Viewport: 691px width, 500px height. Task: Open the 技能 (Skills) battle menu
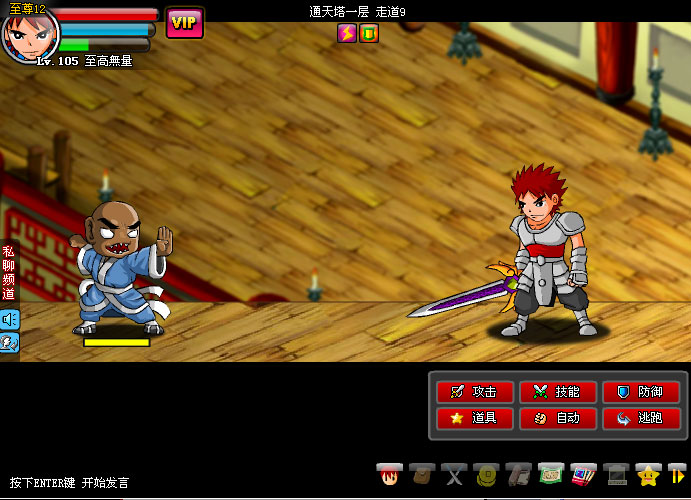558,392
